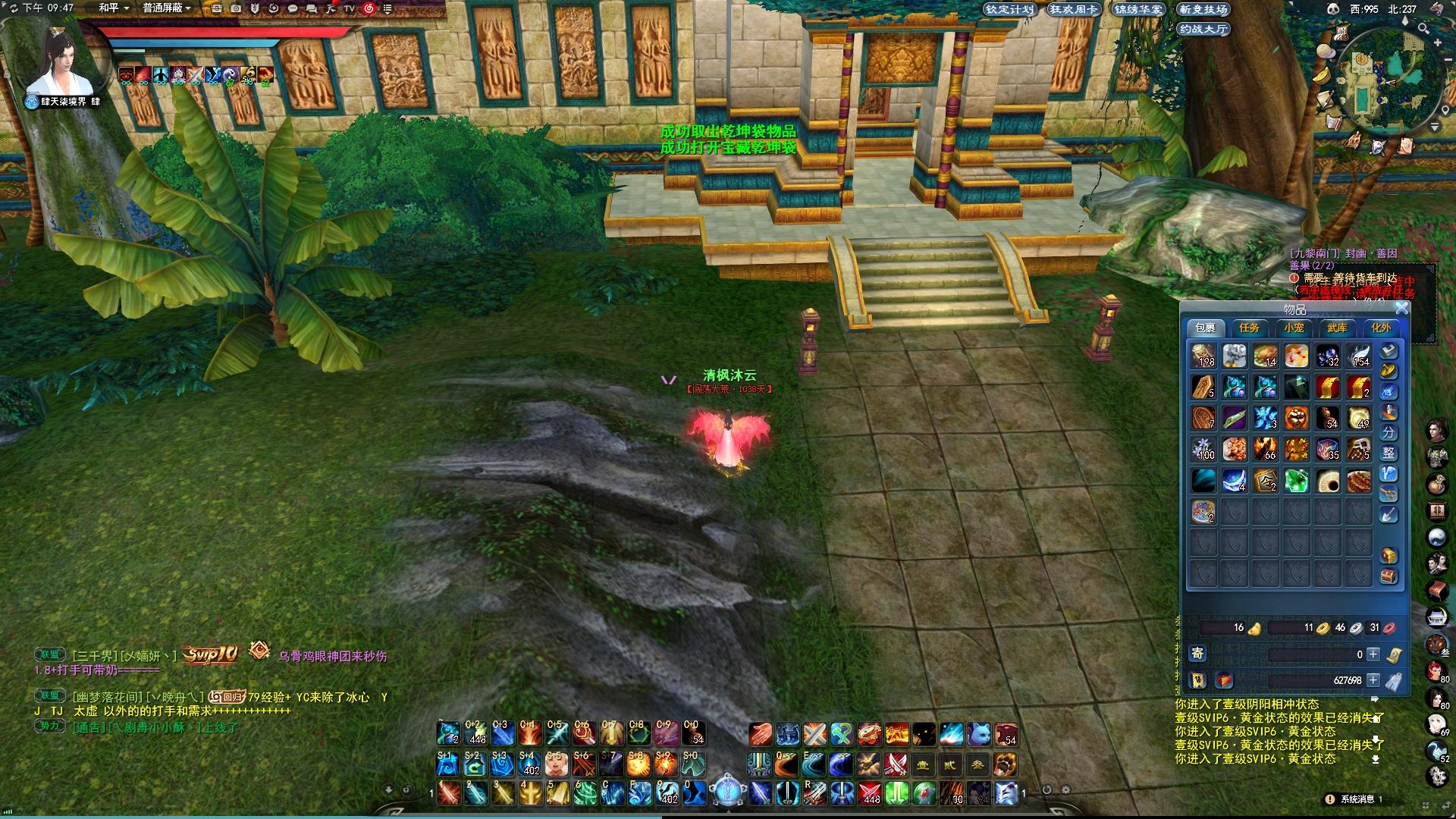Use the white cat icon on hotbar

[978, 734]
